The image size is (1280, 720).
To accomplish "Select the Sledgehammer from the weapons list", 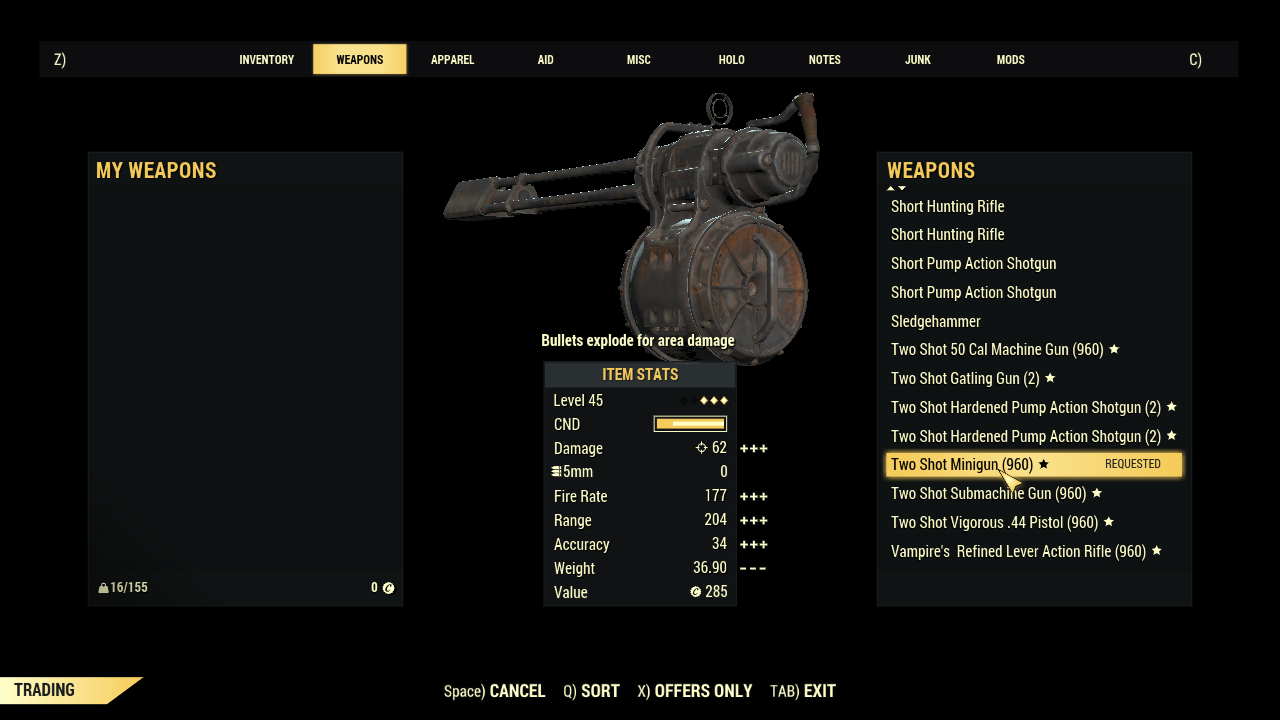I will tap(936, 321).
